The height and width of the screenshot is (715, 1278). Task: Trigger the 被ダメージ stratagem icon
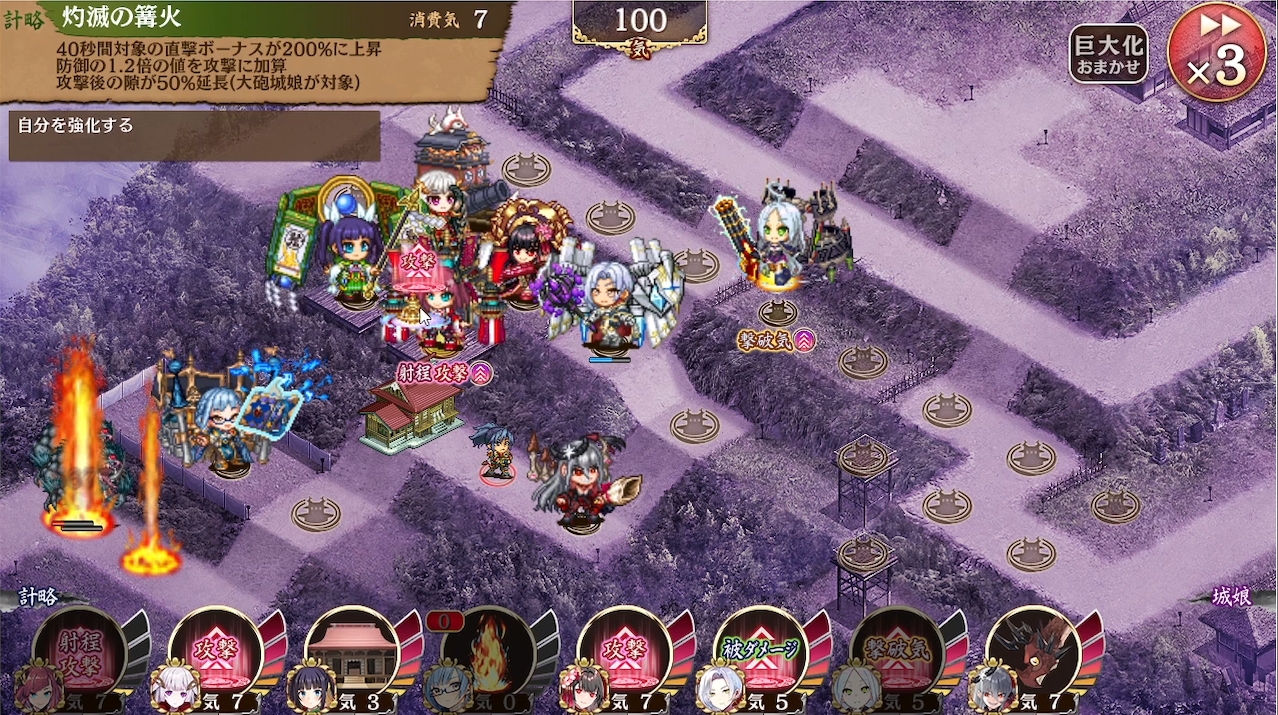761,653
